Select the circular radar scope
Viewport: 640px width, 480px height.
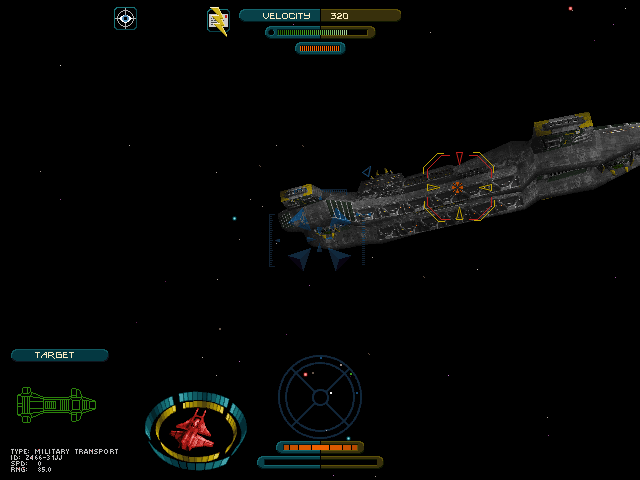(319, 396)
